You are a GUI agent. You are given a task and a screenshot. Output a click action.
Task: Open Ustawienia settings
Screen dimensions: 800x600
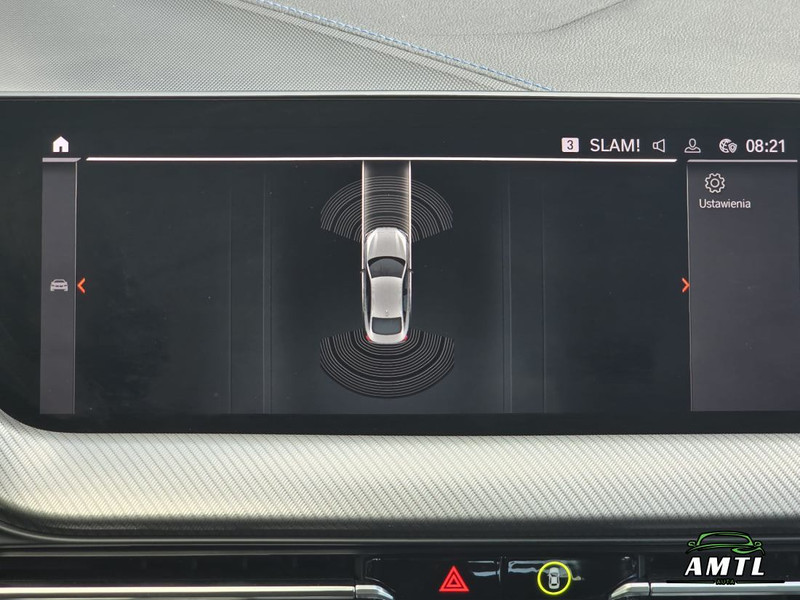pyautogui.click(x=724, y=190)
